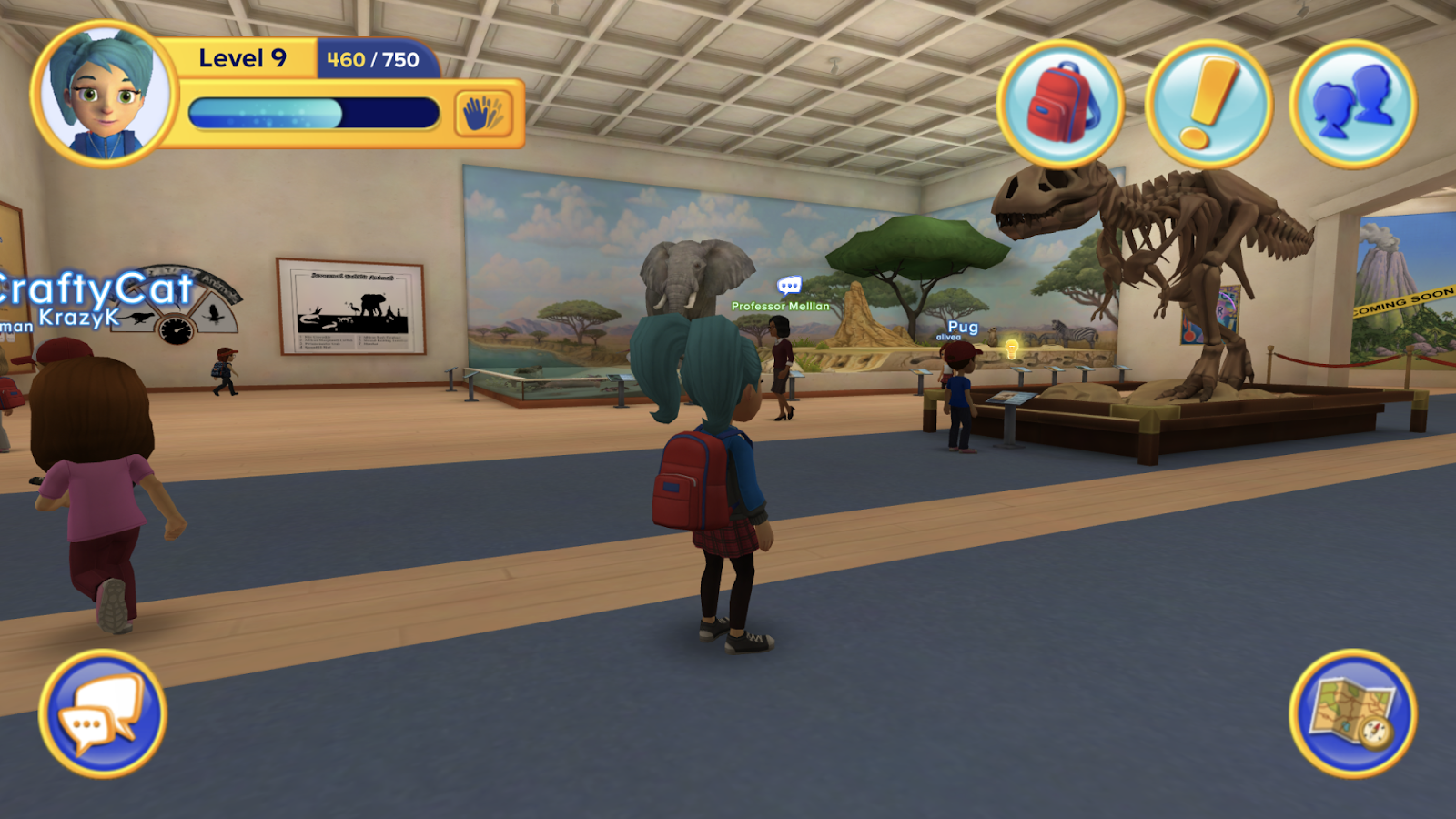The image size is (1456, 819).
Task: Click the Level 9 banner
Action: tap(242, 58)
